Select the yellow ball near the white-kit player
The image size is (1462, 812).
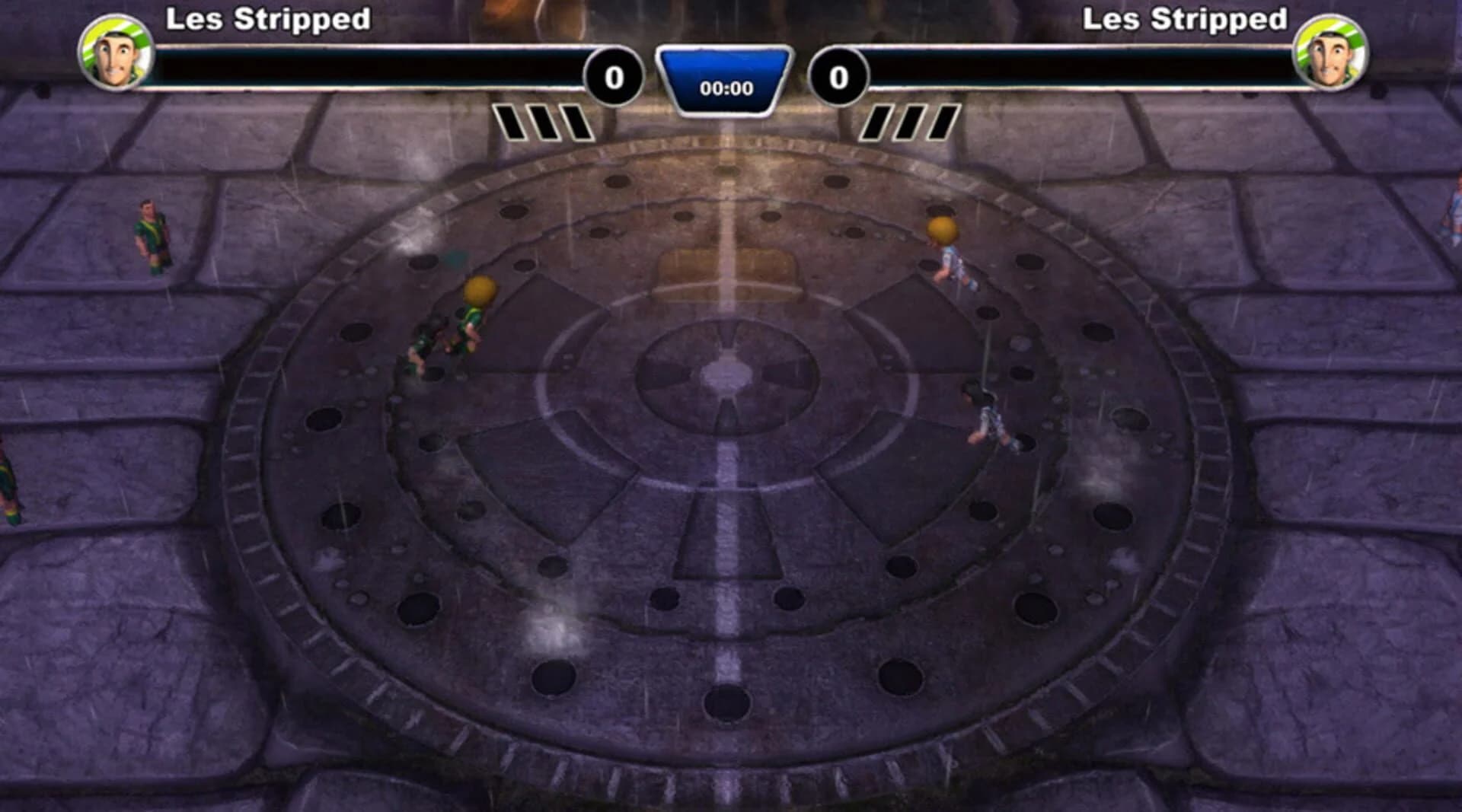(942, 228)
